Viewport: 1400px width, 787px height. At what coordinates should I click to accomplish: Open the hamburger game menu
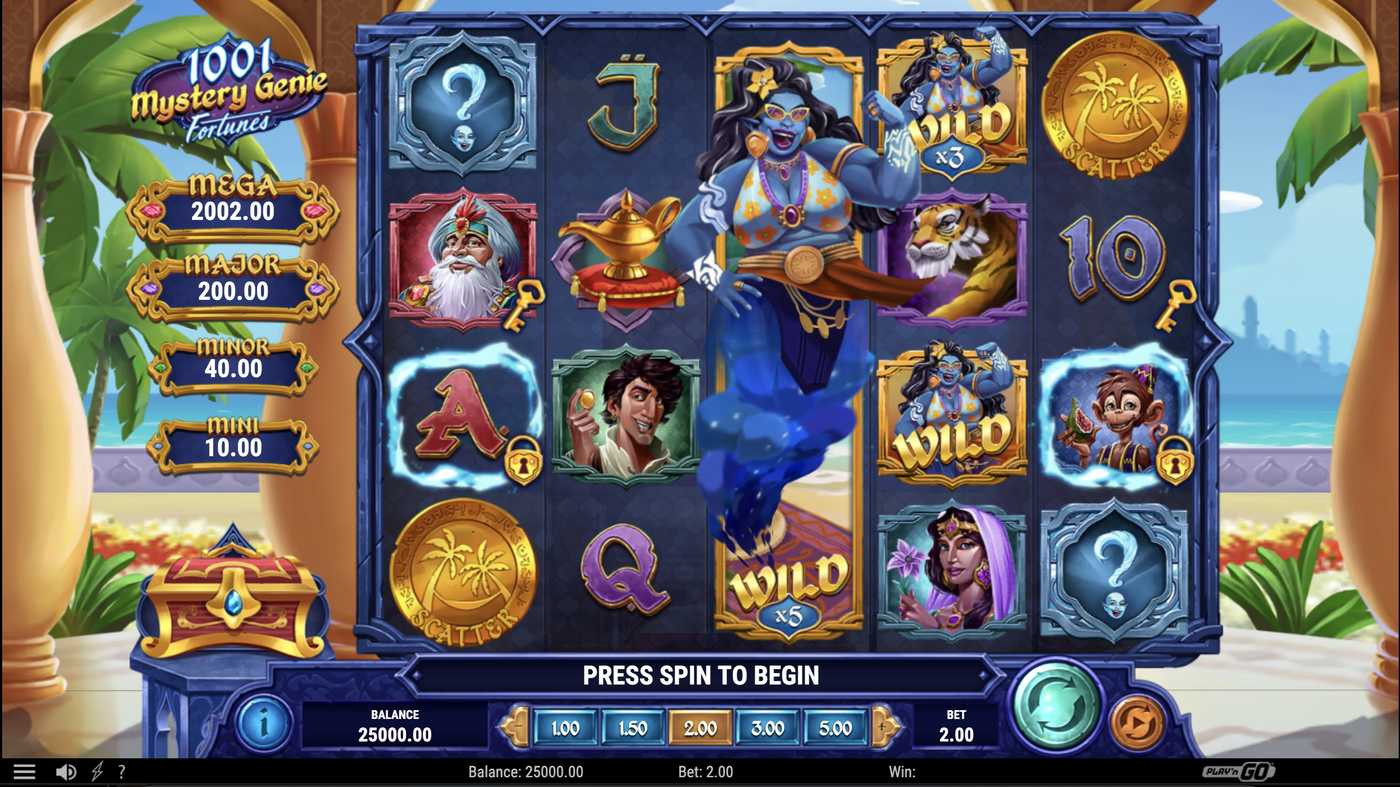[22, 770]
